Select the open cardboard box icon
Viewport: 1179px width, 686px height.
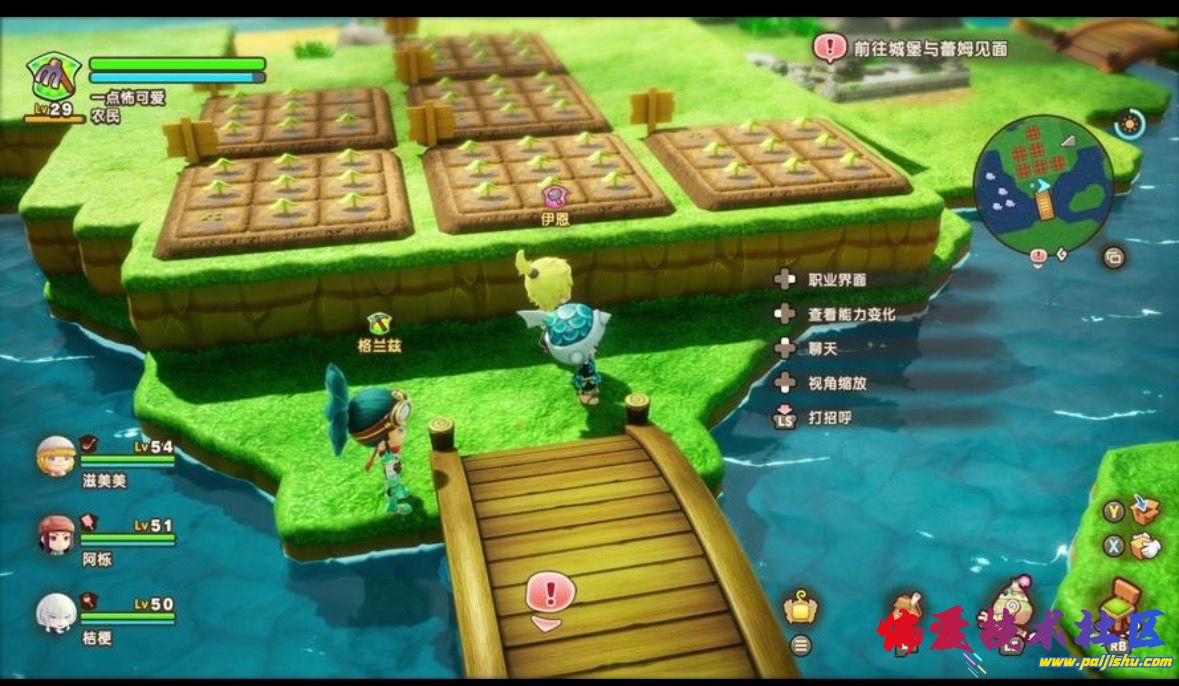pyautogui.click(x=1145, y=510)
